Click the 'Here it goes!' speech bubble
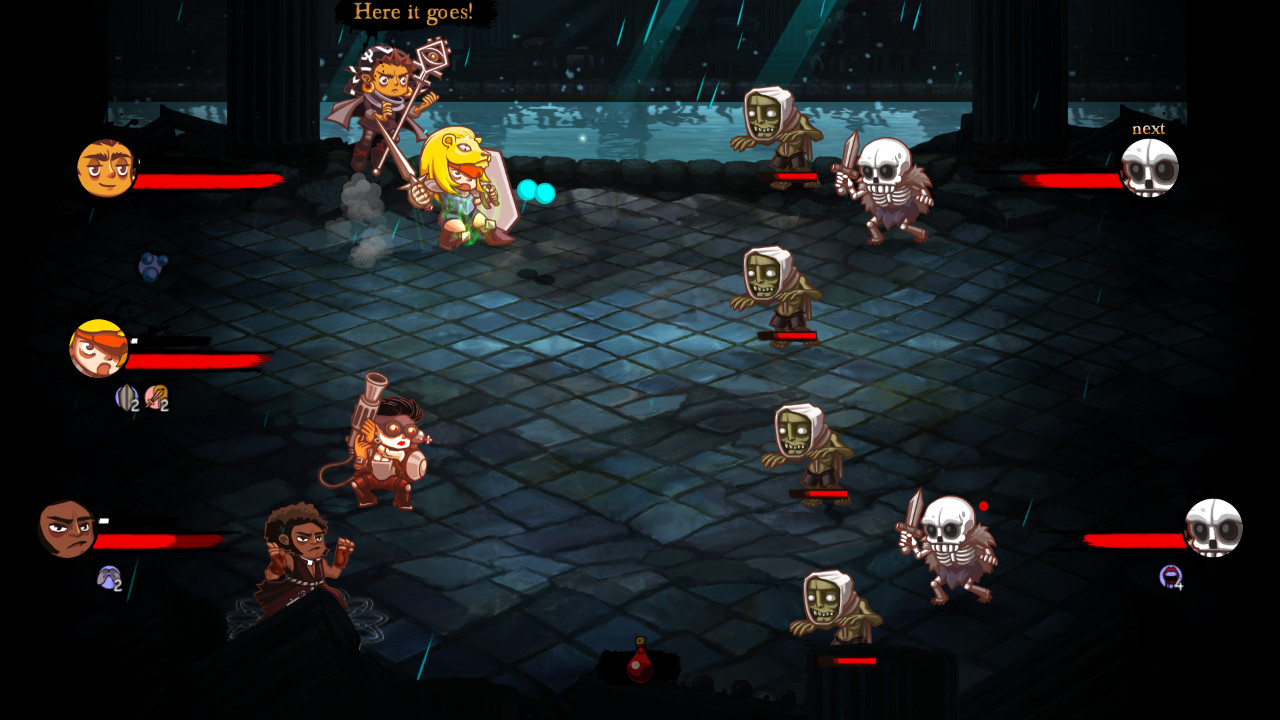 (x=415, y=13)
